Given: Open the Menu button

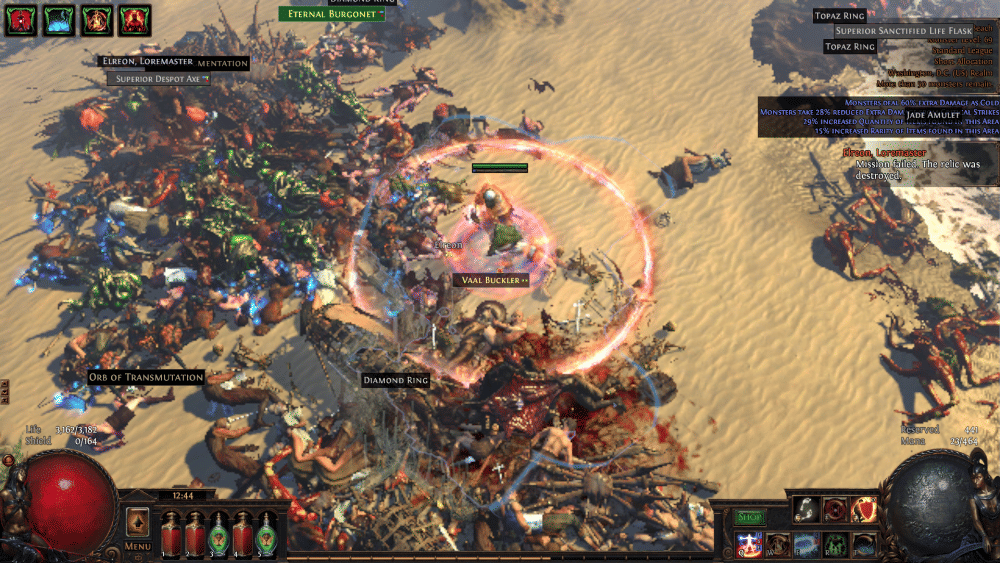Looking at the screenshot, I should click(138, 547).
